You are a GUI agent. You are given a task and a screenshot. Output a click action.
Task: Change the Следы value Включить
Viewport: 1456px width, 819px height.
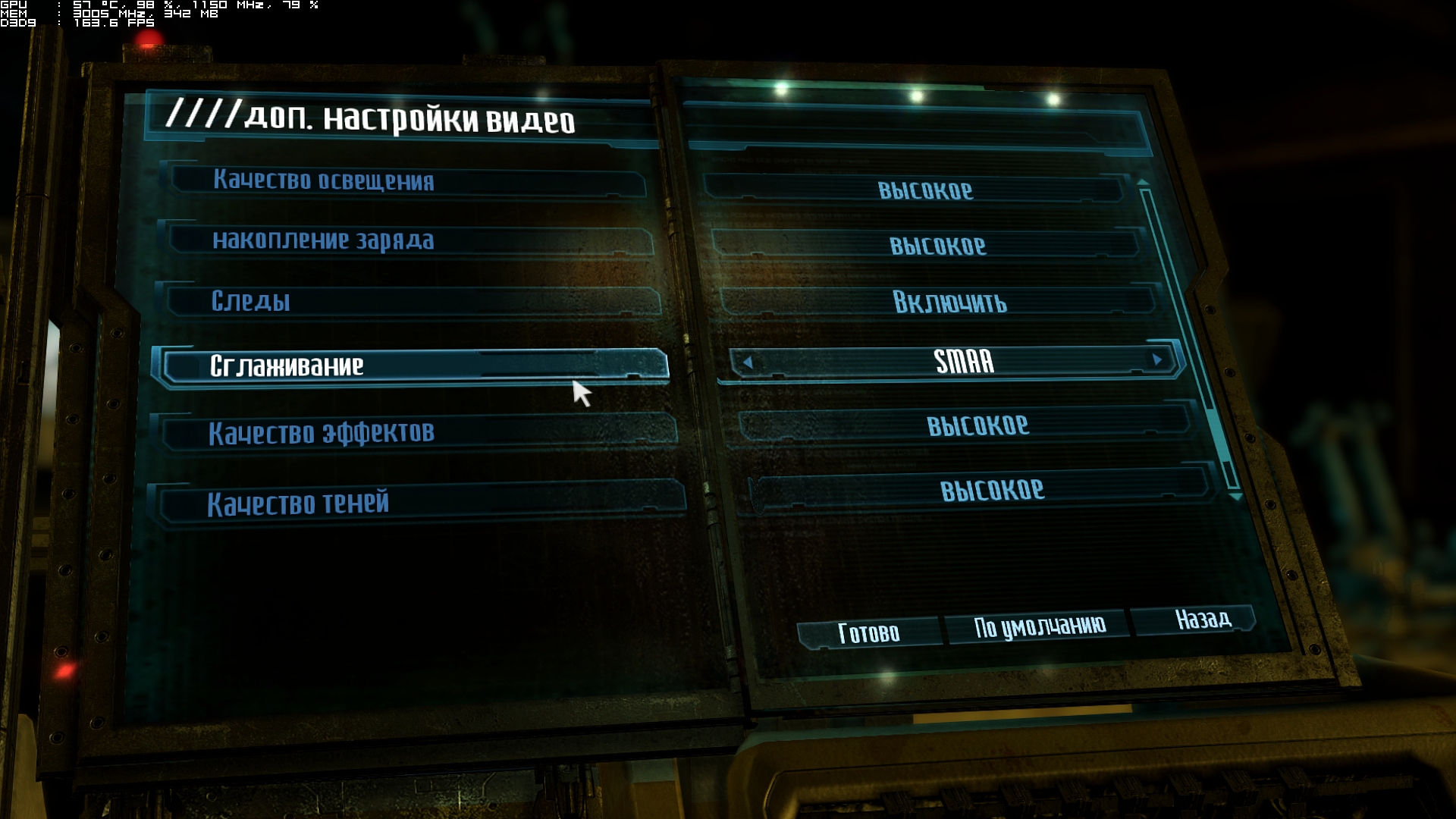(949, 303)
